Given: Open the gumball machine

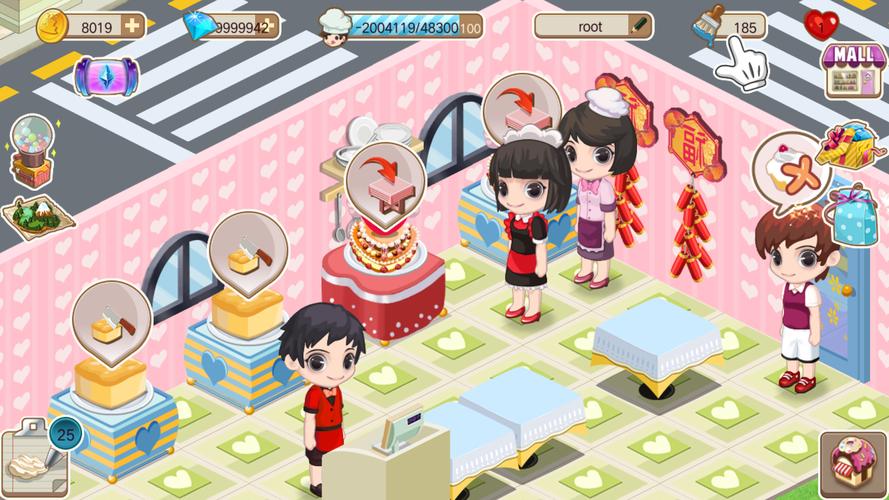Looking at the screenshot, I should coord(30,152).
